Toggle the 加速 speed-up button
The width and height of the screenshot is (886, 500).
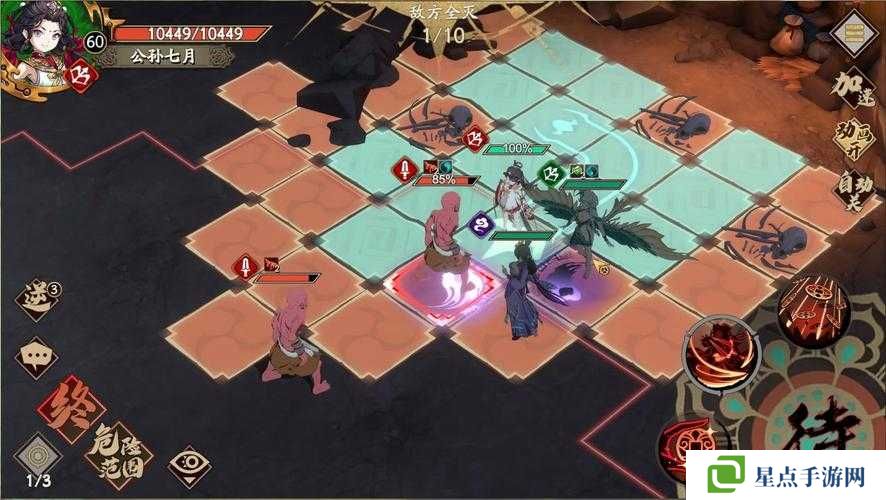point(855,88)
